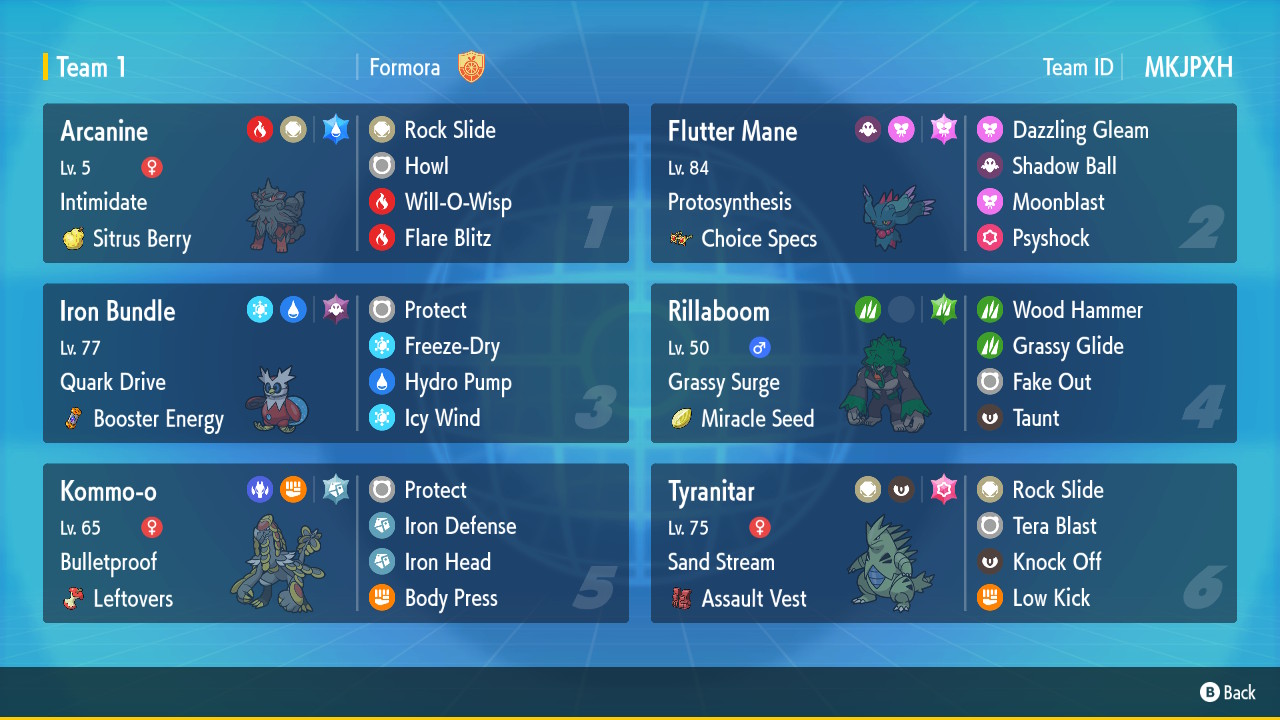Click the Team ID code MKJPXH
This screenshot has width=1280, height=720.
(1188, 67)
